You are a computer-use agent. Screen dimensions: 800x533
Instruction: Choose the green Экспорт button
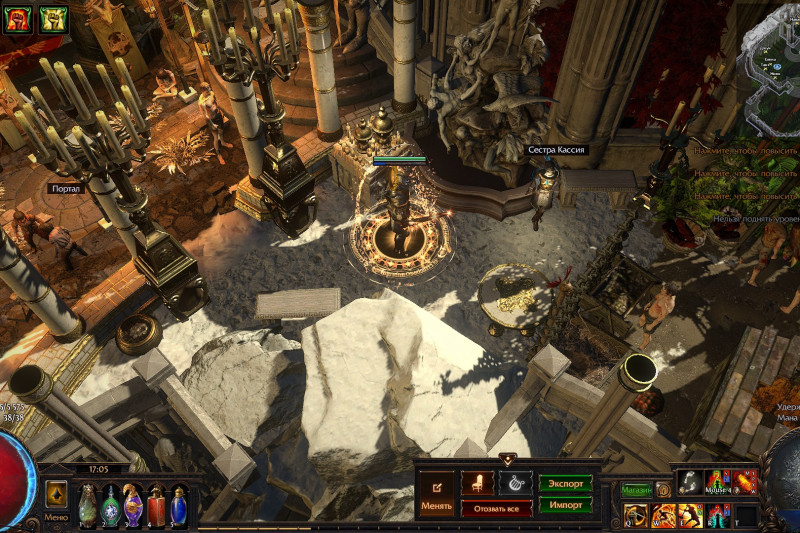tap(565, 483)
